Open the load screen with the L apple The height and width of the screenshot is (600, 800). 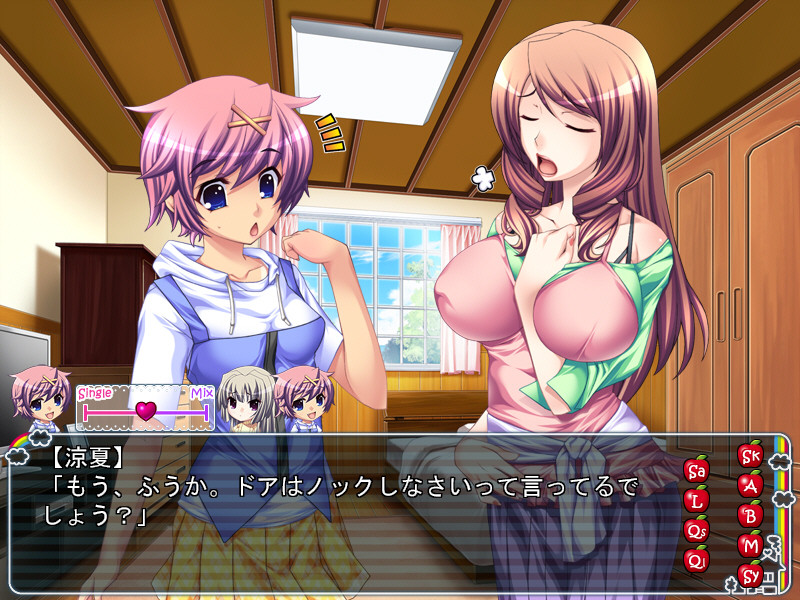[697, 498]
